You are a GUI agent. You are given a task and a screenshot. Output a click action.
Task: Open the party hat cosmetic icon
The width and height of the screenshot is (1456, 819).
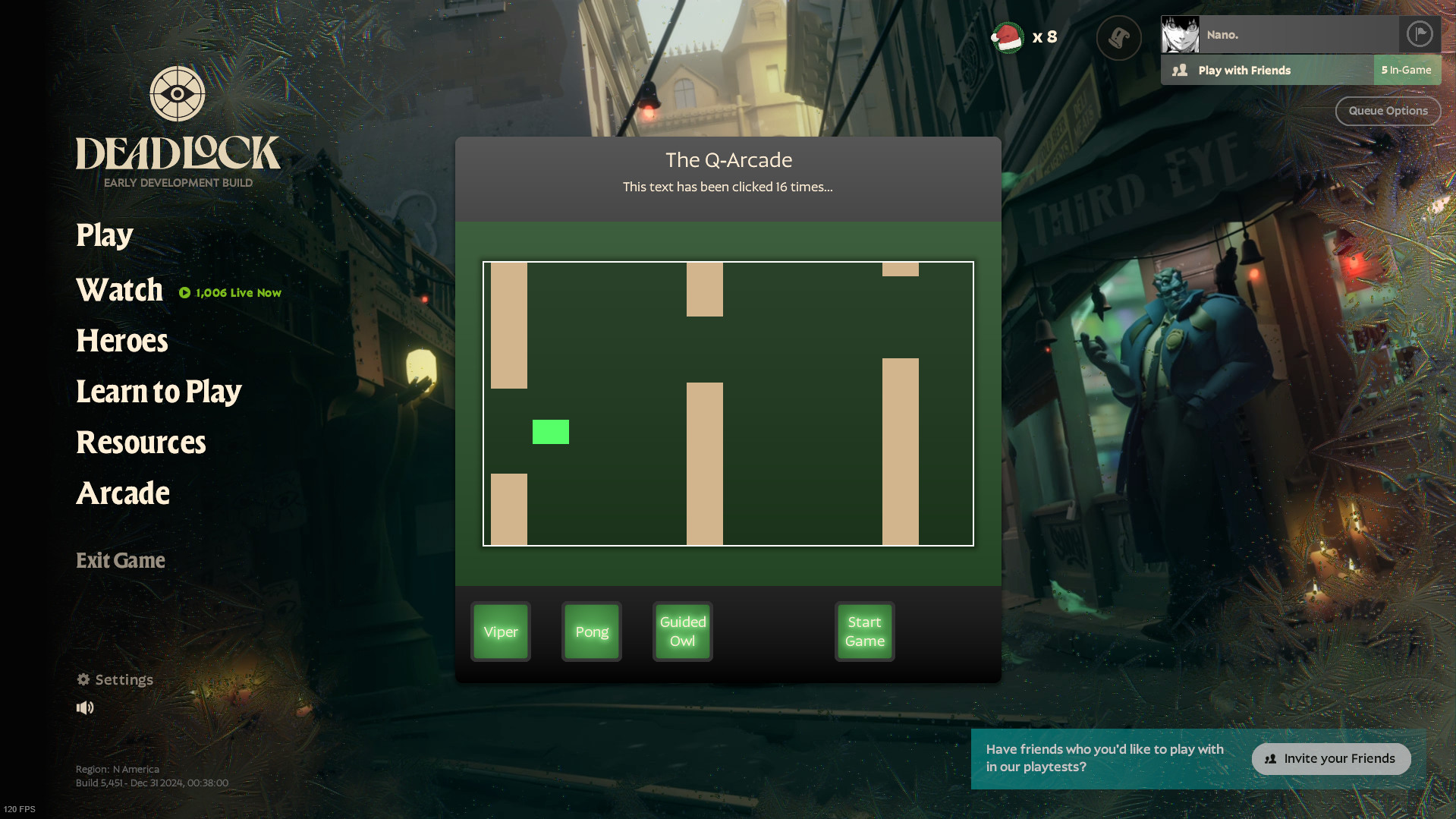coord(1118,36)
